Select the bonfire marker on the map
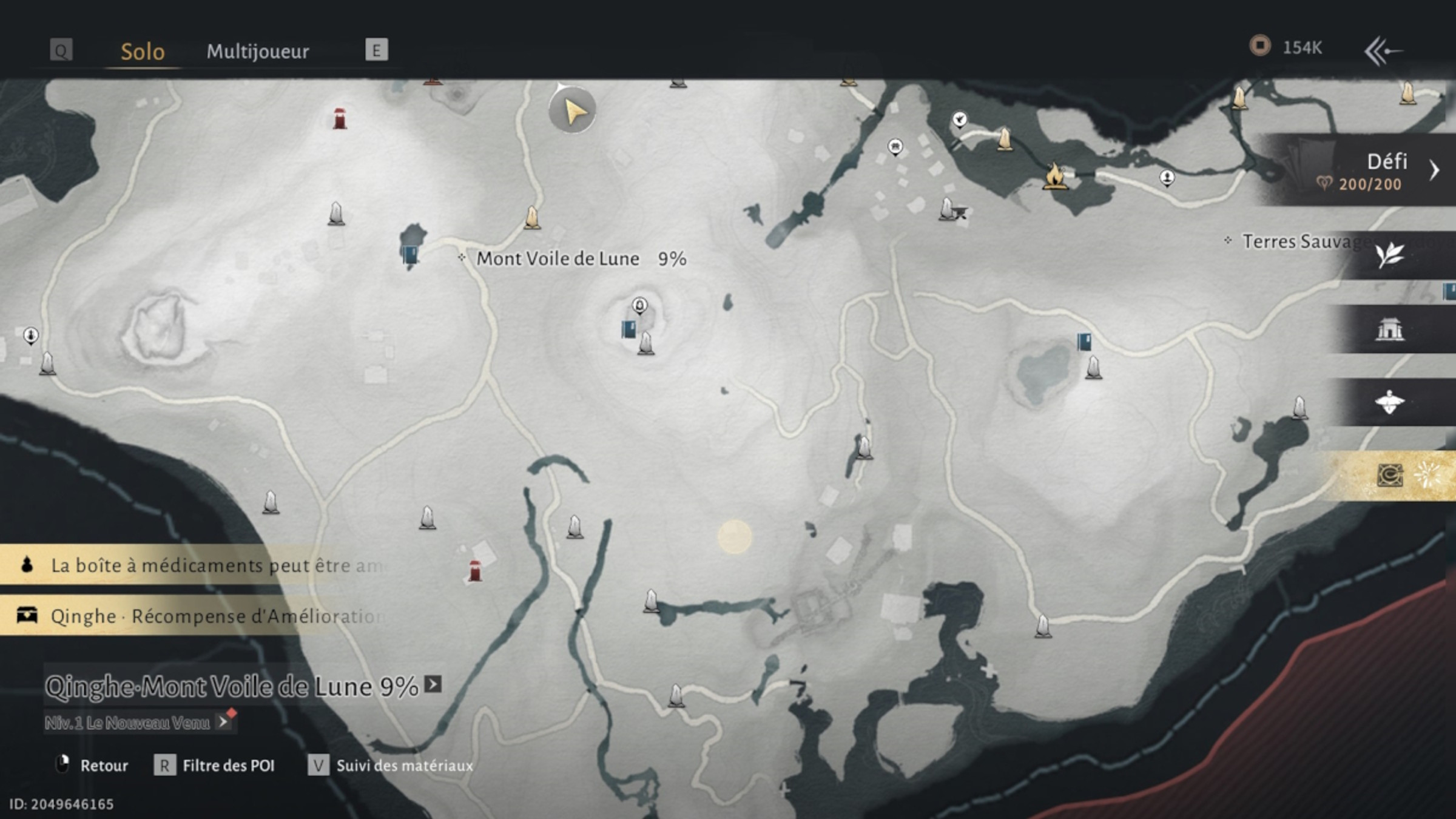The height and width of the screenshot is (819, 1456). (x=1054, y=176)
